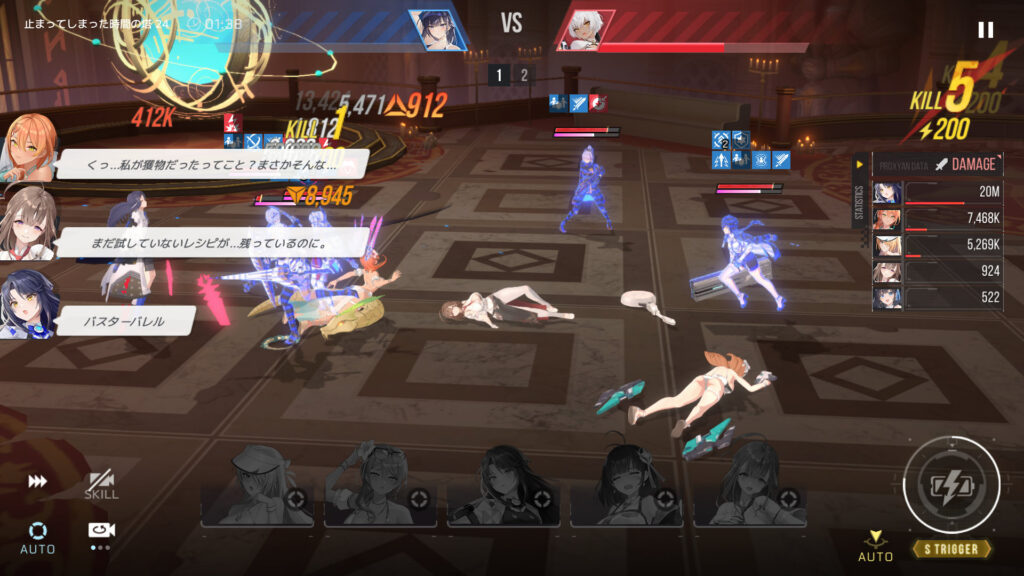Activate the S Trigger lightning button

[x=951, y=486]
